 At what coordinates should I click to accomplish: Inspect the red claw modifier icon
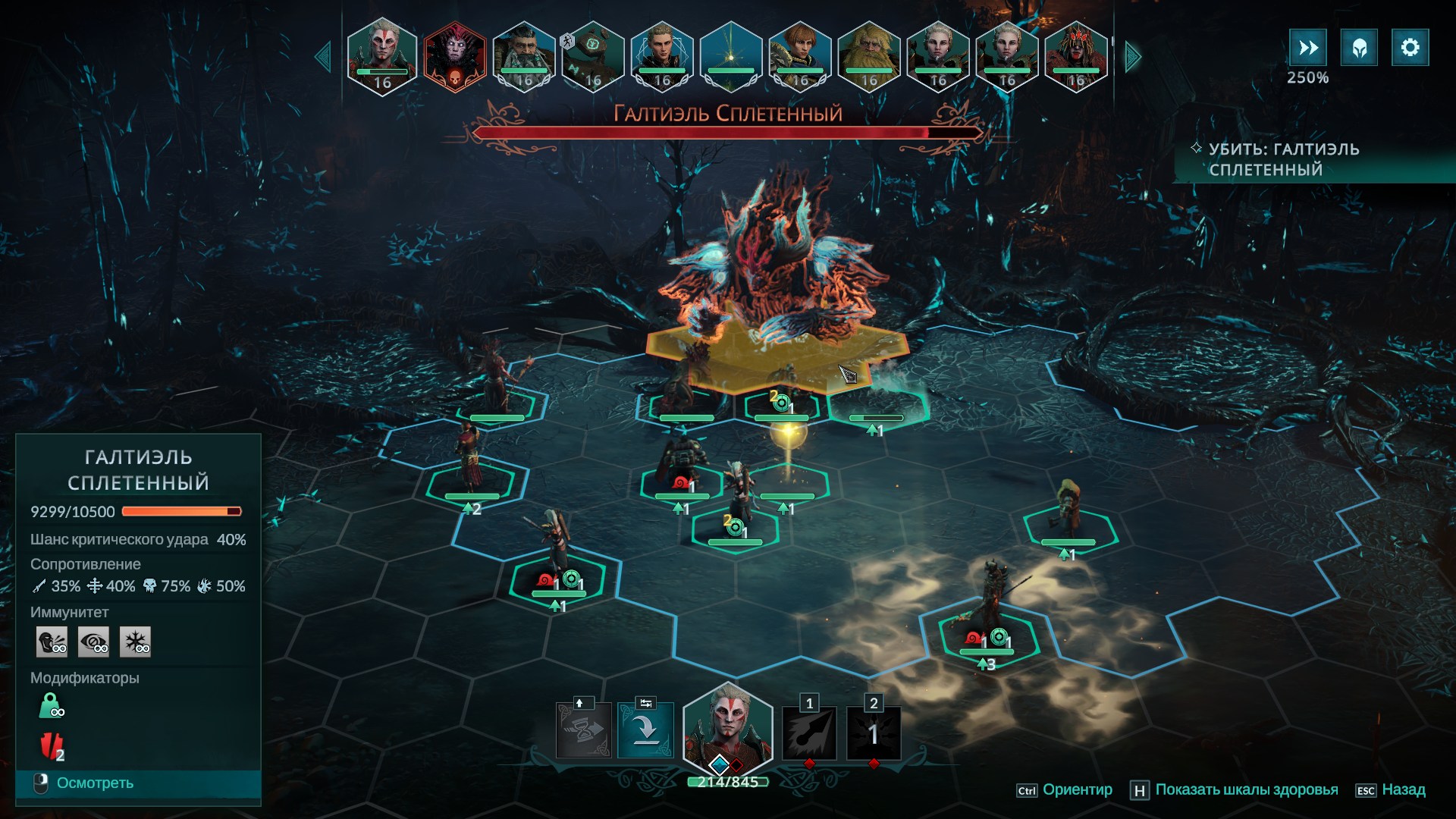point(51,747)
